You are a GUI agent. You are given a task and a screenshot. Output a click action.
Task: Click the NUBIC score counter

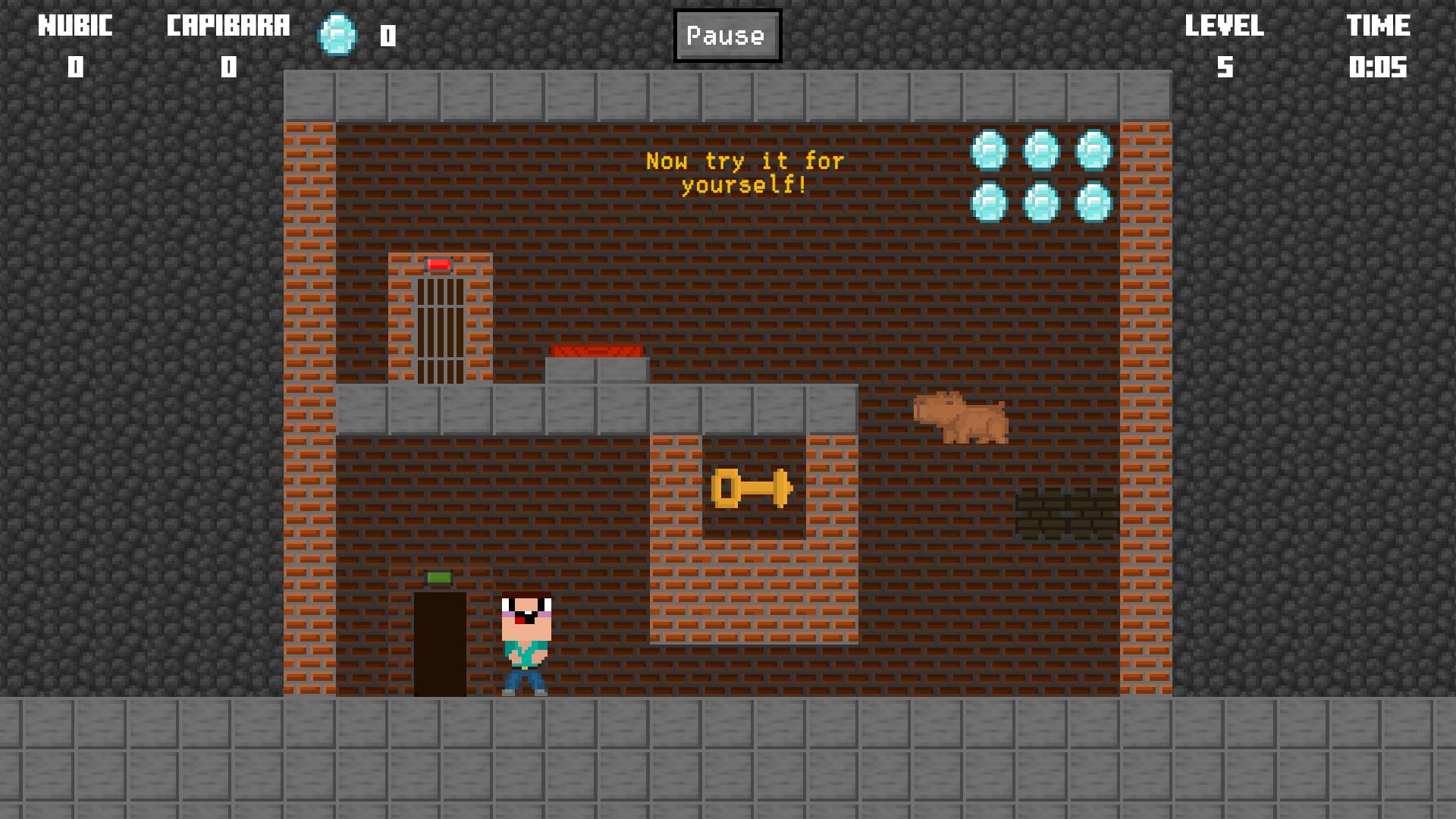[73, 67]
